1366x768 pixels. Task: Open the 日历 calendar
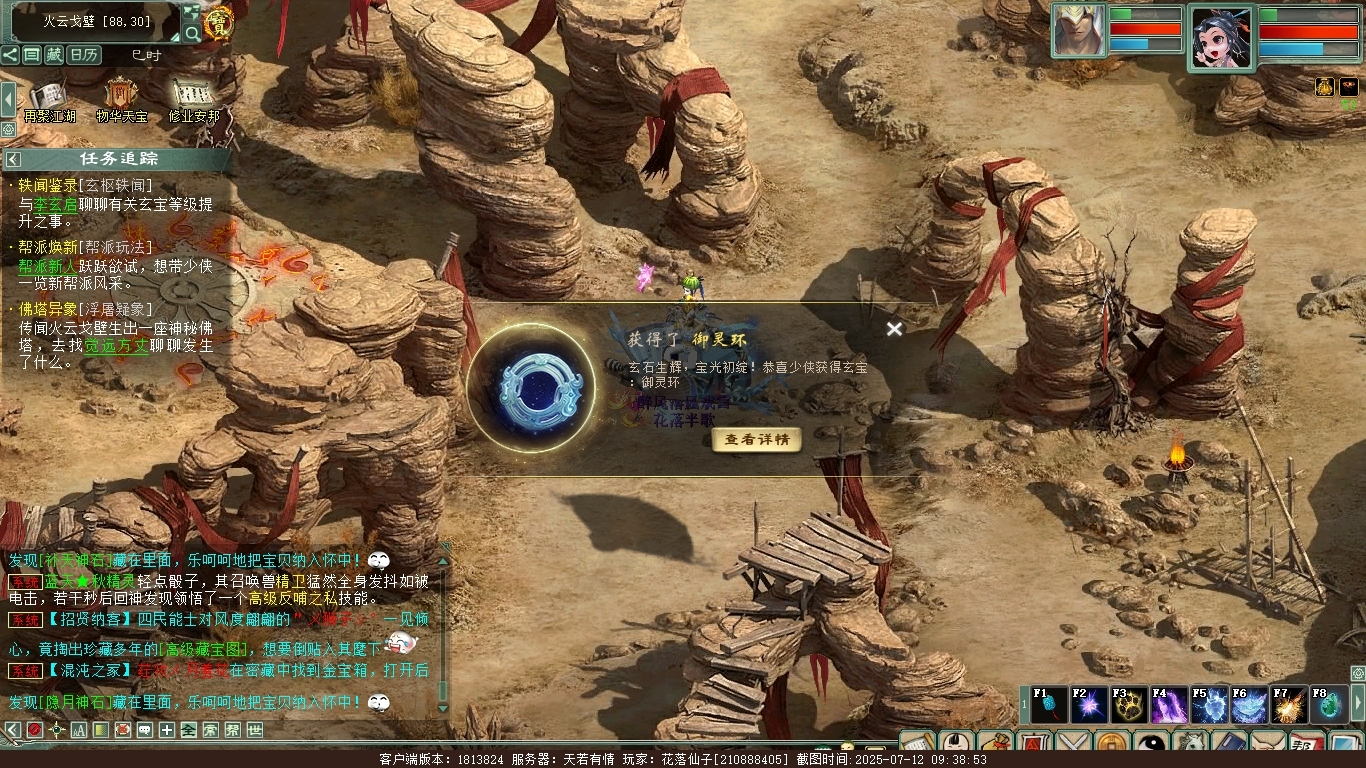(x=84, y=55)
